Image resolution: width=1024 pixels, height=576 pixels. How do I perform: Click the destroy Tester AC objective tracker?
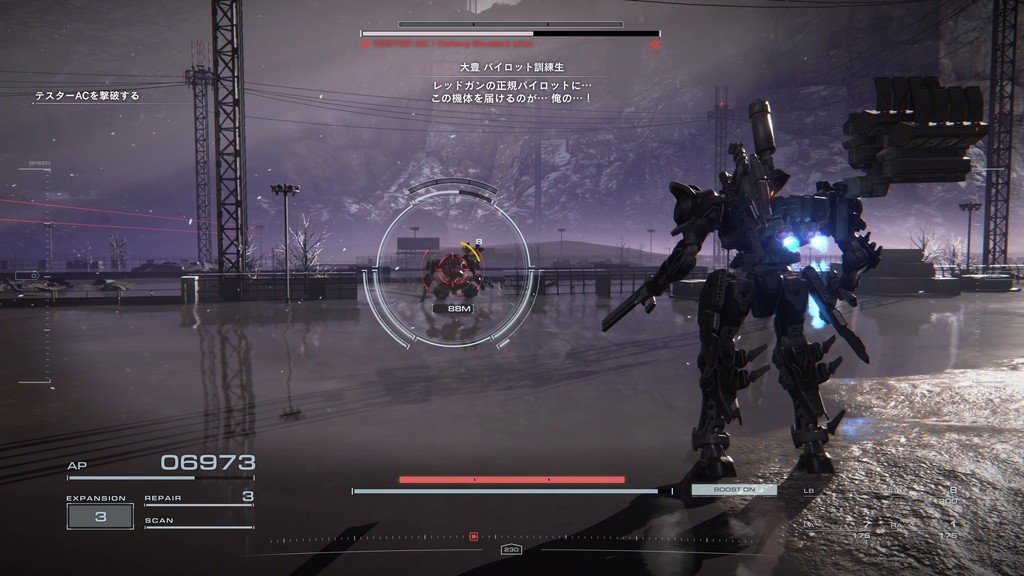[87, 96]
